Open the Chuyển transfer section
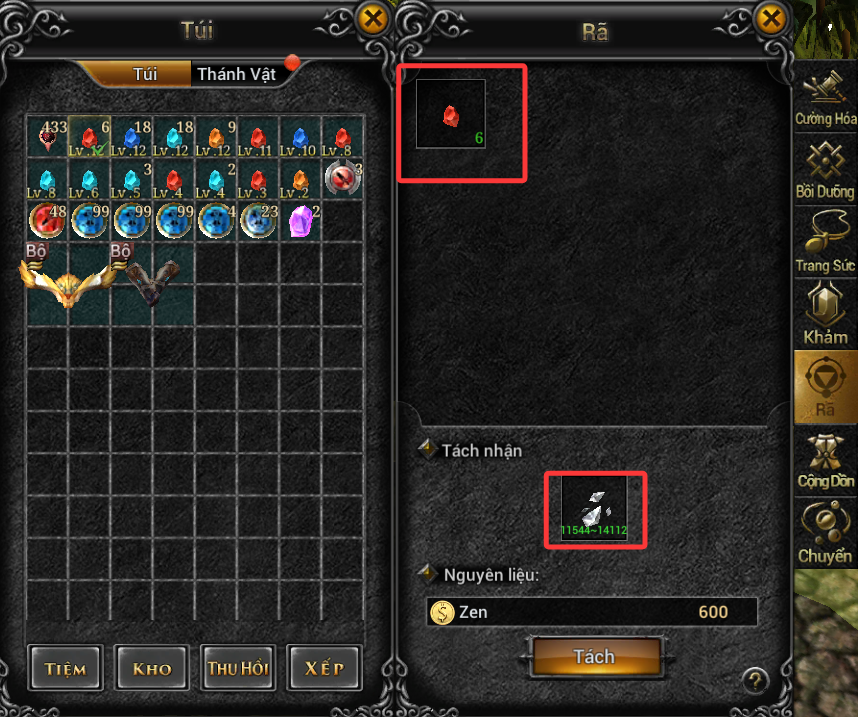The height and width of the screenshot is (717, 858). (826, 535)
